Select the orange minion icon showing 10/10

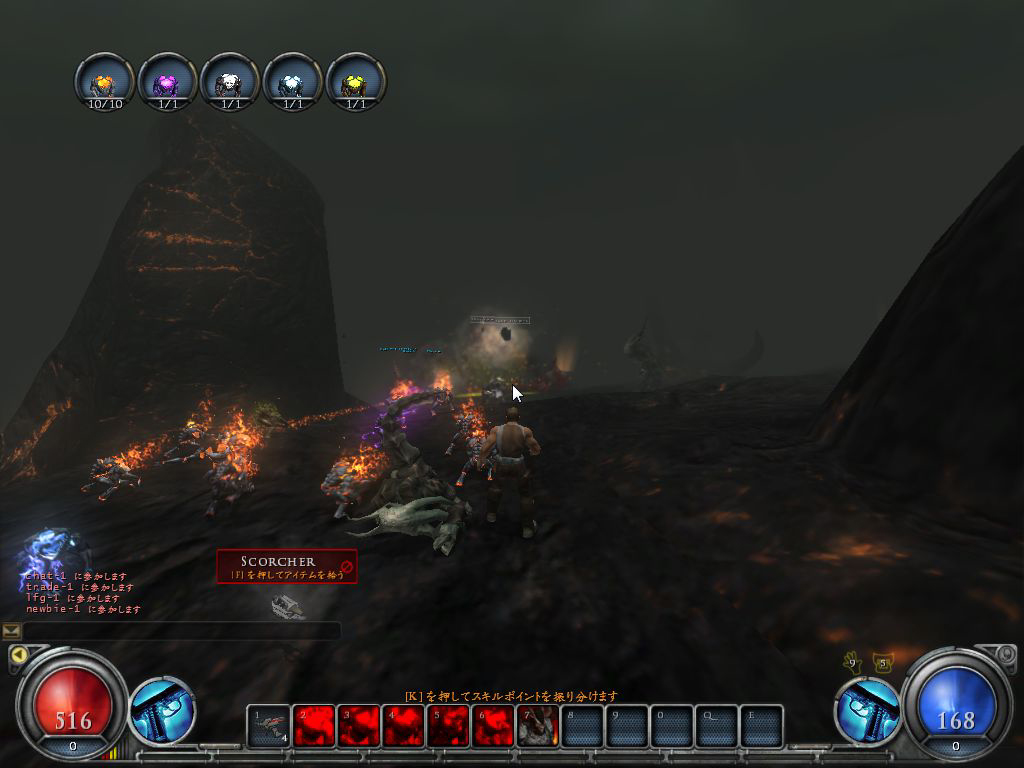(105, 82)
